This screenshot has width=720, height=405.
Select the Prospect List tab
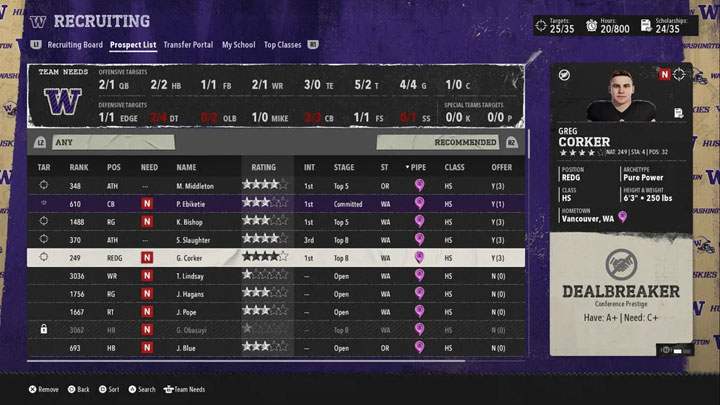tap(133, 45)
